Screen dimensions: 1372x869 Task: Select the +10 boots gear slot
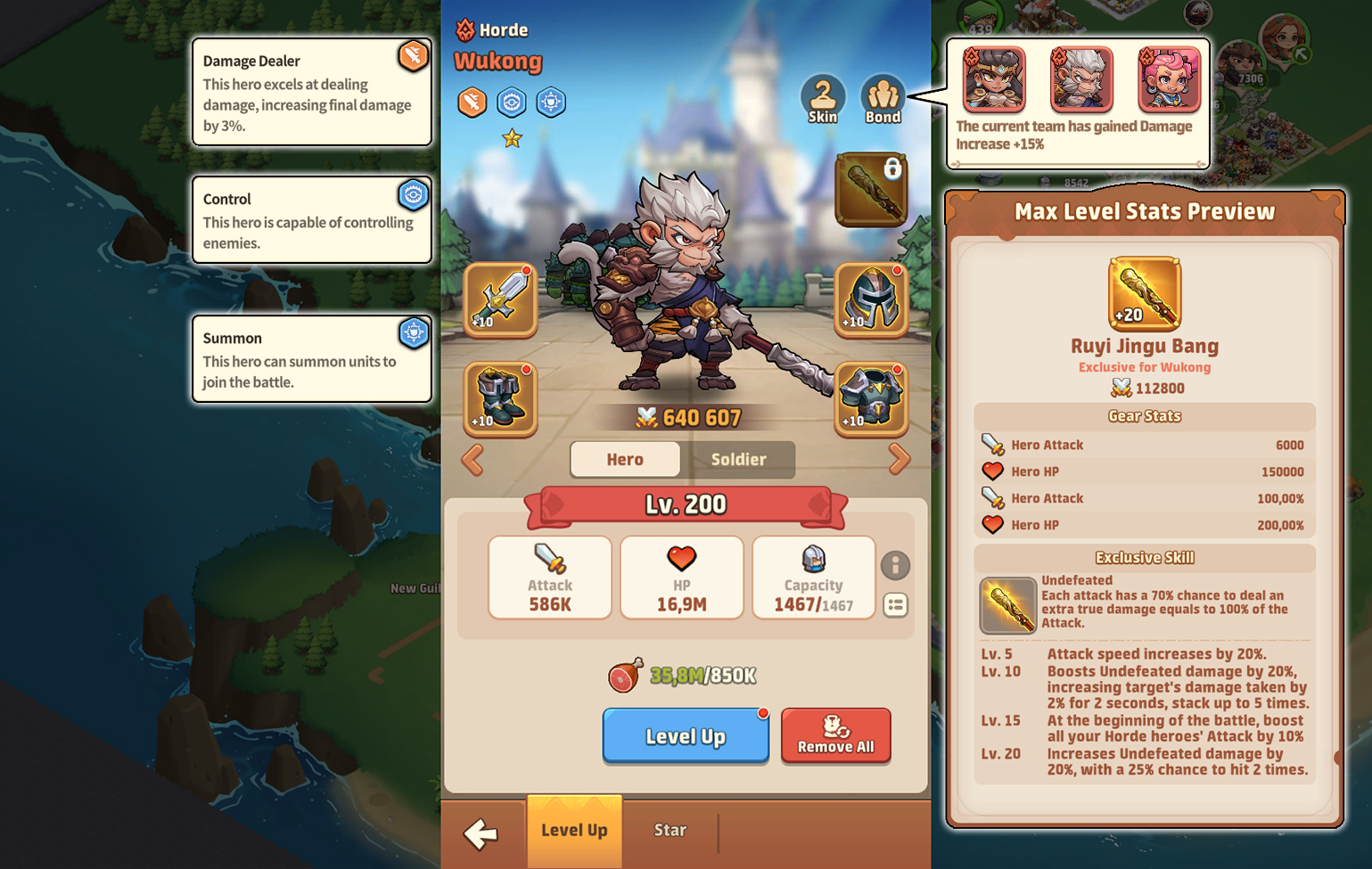coord(499,399)
